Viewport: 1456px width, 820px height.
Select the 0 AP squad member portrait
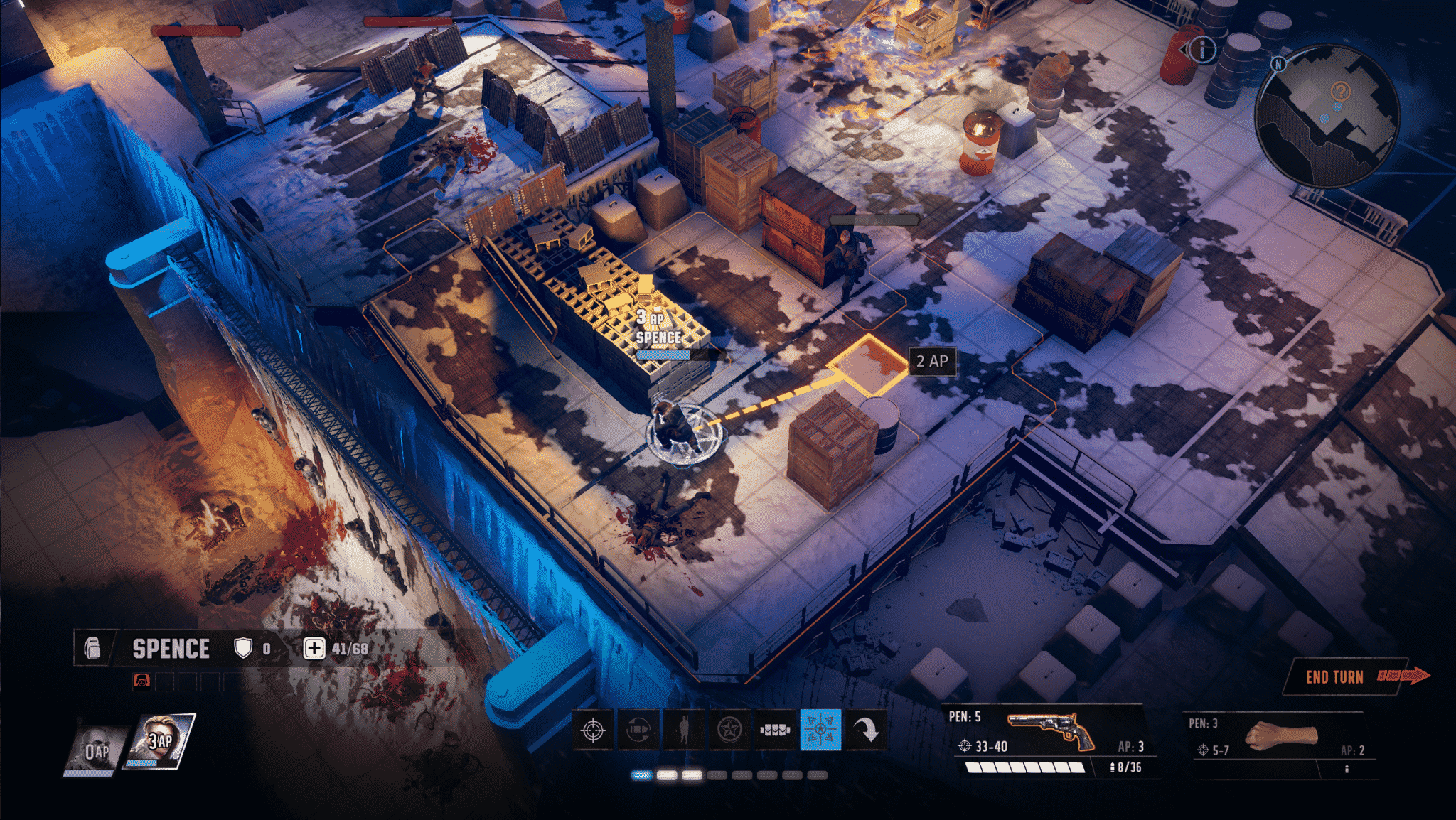95,750
